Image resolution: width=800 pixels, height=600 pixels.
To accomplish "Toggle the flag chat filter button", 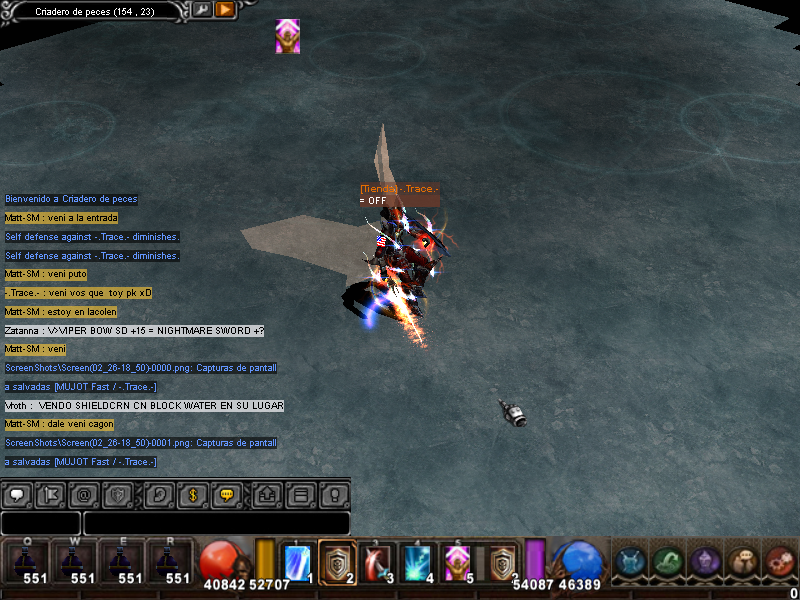I will pos(51,494).
